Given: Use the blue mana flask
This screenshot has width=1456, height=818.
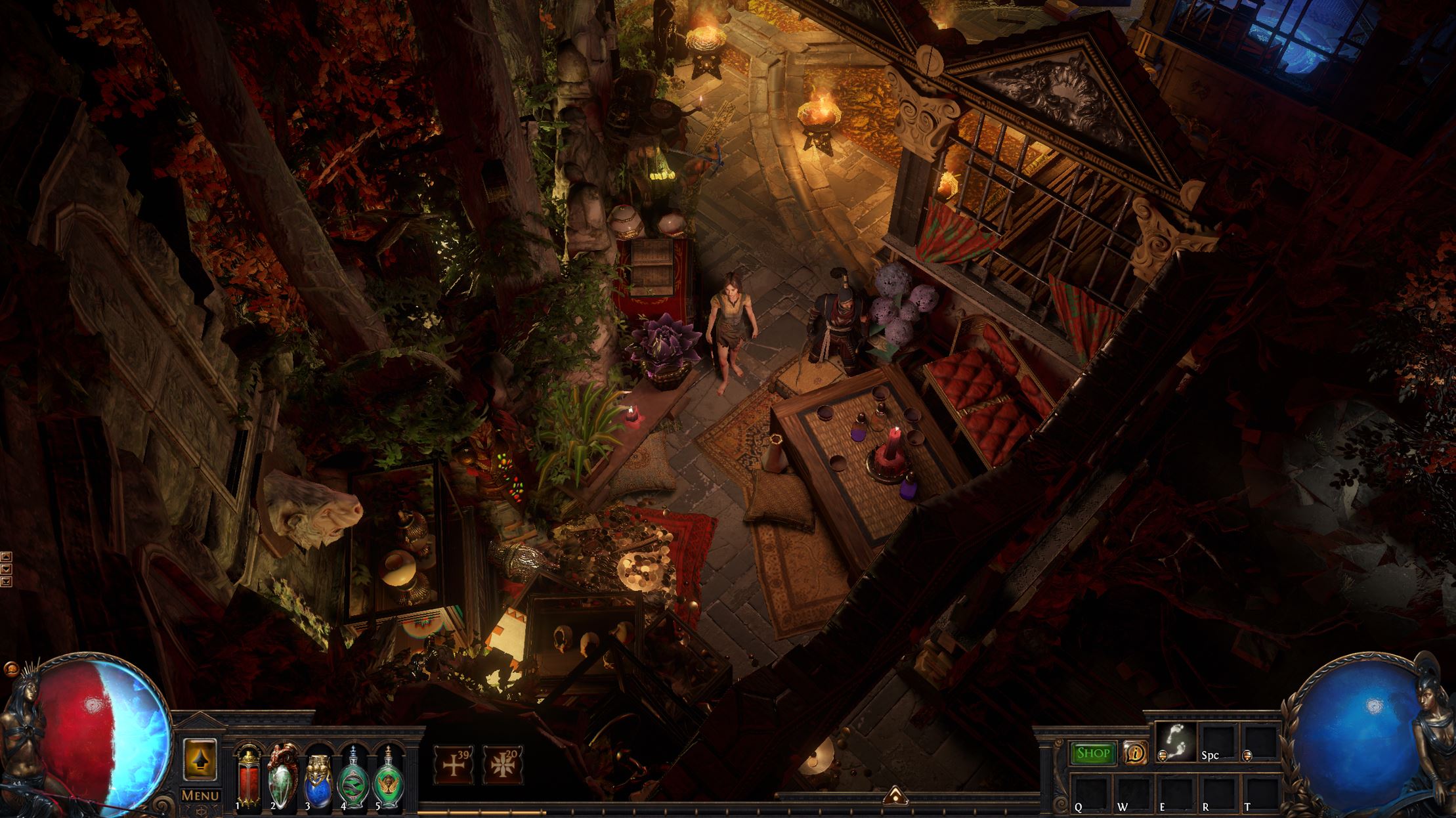Looking at the screenshot, I should (318, 779).
